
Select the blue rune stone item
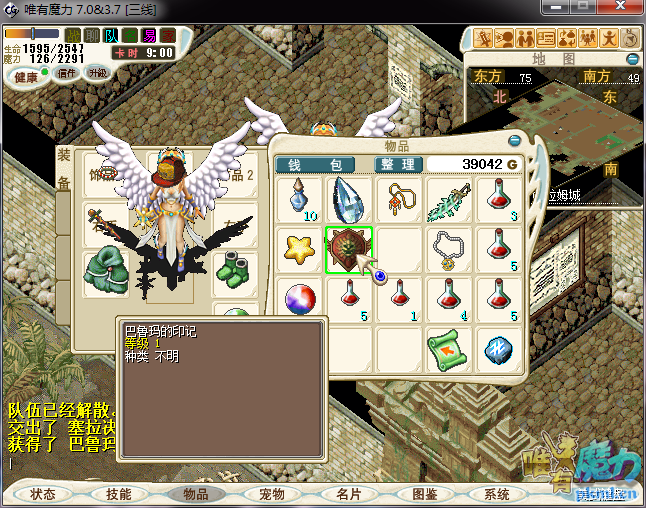click(x=499, y=349)
